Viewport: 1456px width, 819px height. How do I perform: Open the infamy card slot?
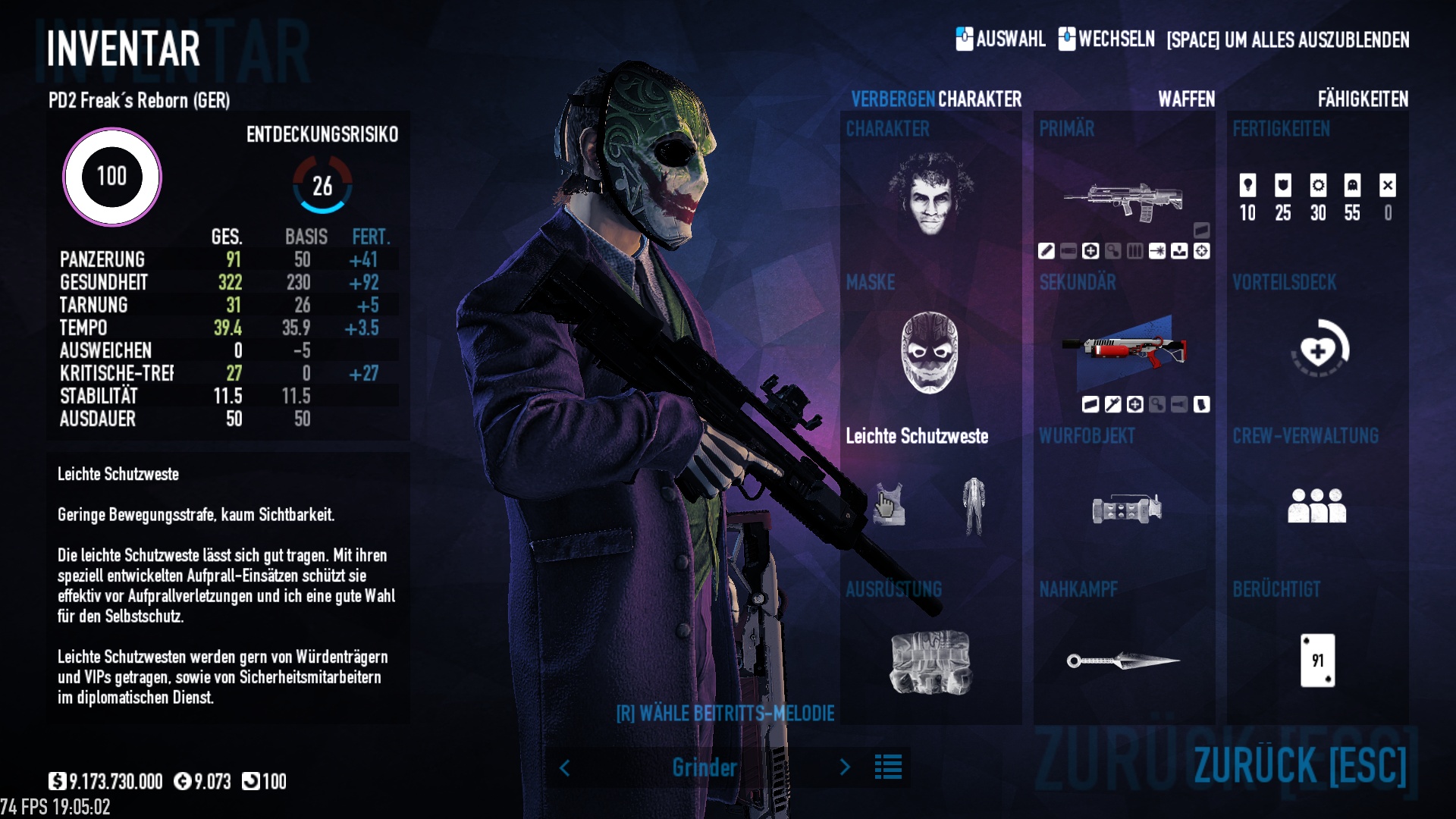coord(1317,661)
